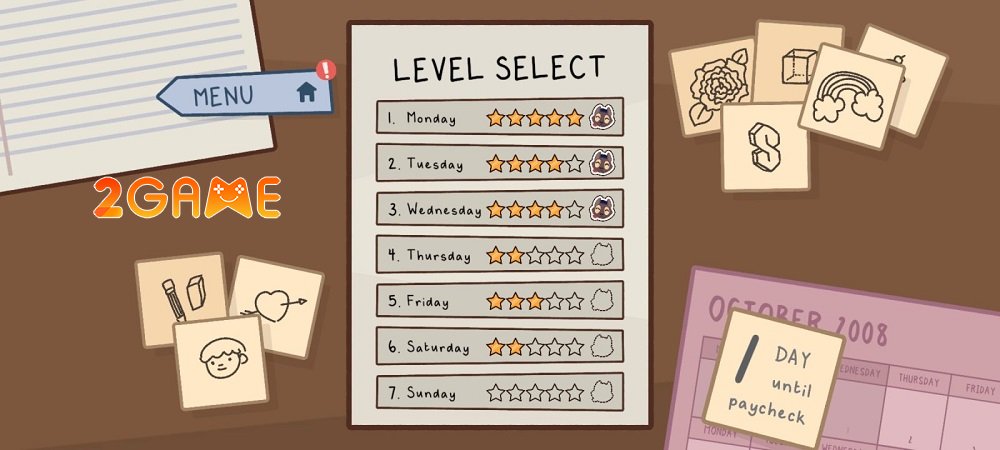Select the Monday level
The height and width of the screenshot is (450, 1000).
499,117
